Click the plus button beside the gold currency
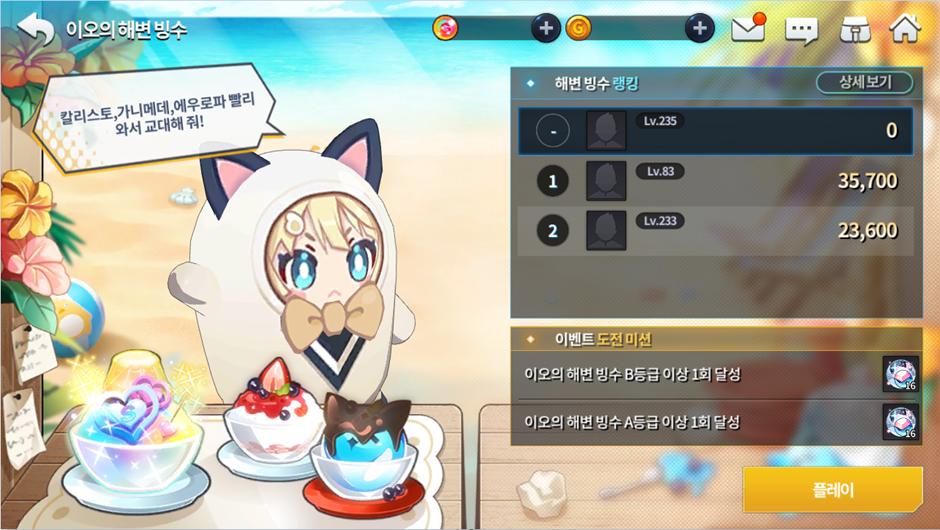 (x=699, y=29)
